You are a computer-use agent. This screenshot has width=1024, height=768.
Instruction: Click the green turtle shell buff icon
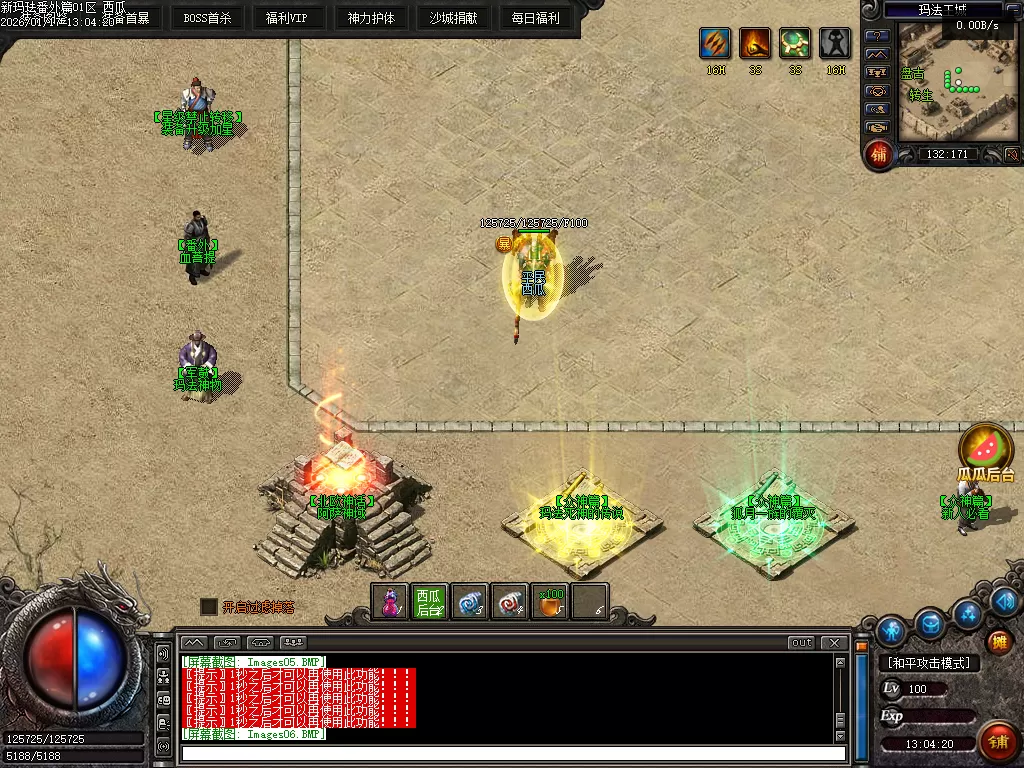point(795,44)
